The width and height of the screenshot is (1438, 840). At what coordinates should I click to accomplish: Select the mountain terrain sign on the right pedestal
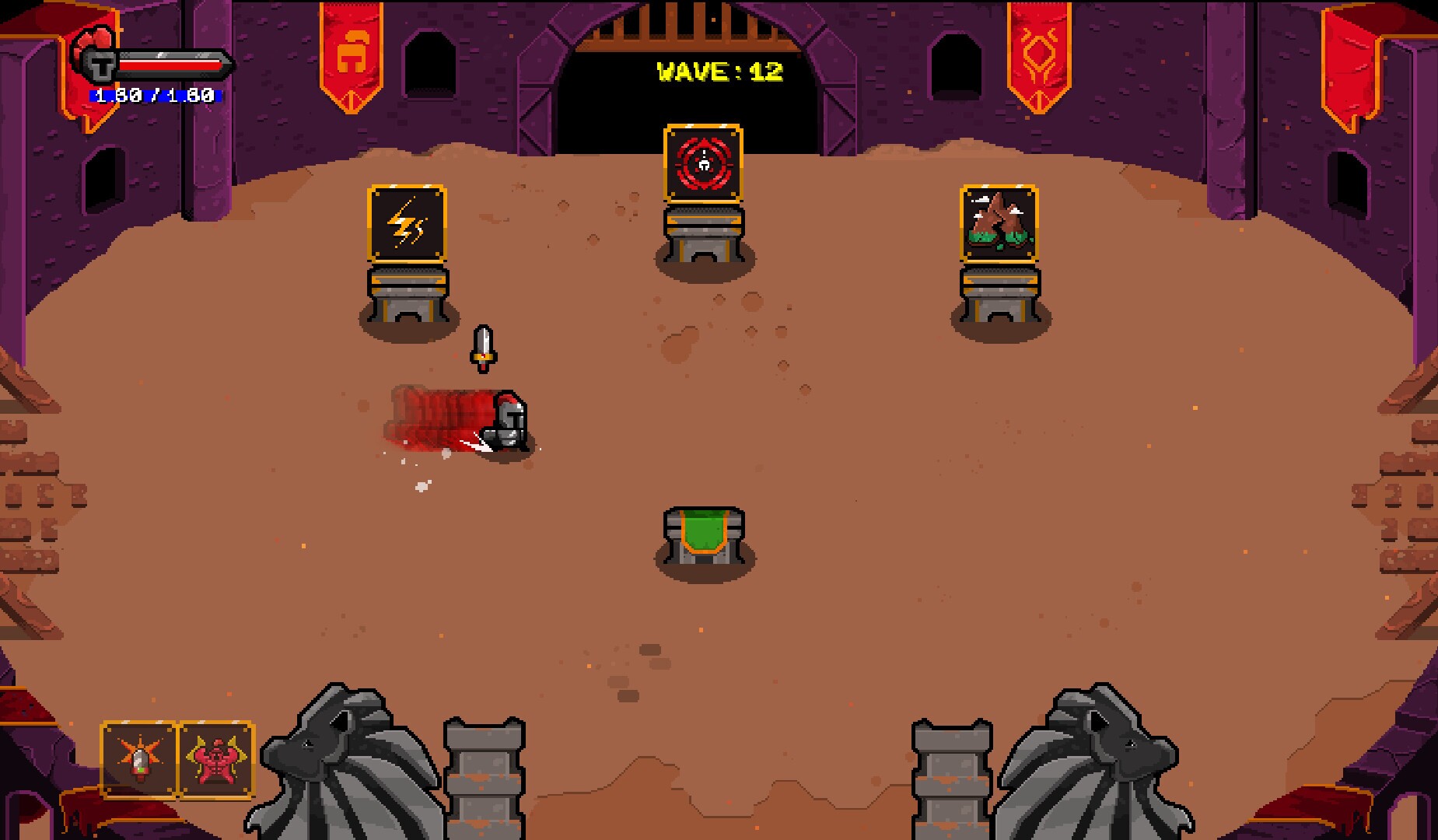1000,223
